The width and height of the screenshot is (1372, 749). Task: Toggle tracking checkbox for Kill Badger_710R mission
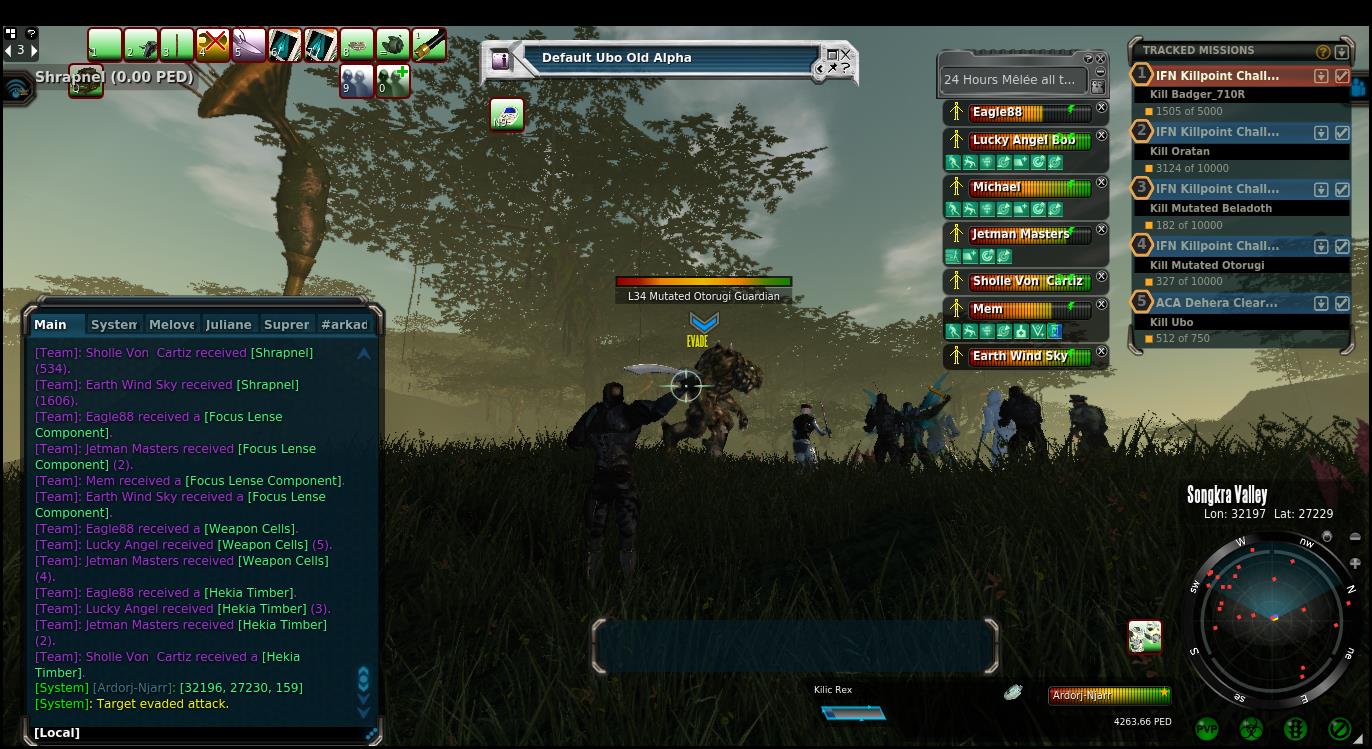pos(1342,75)
